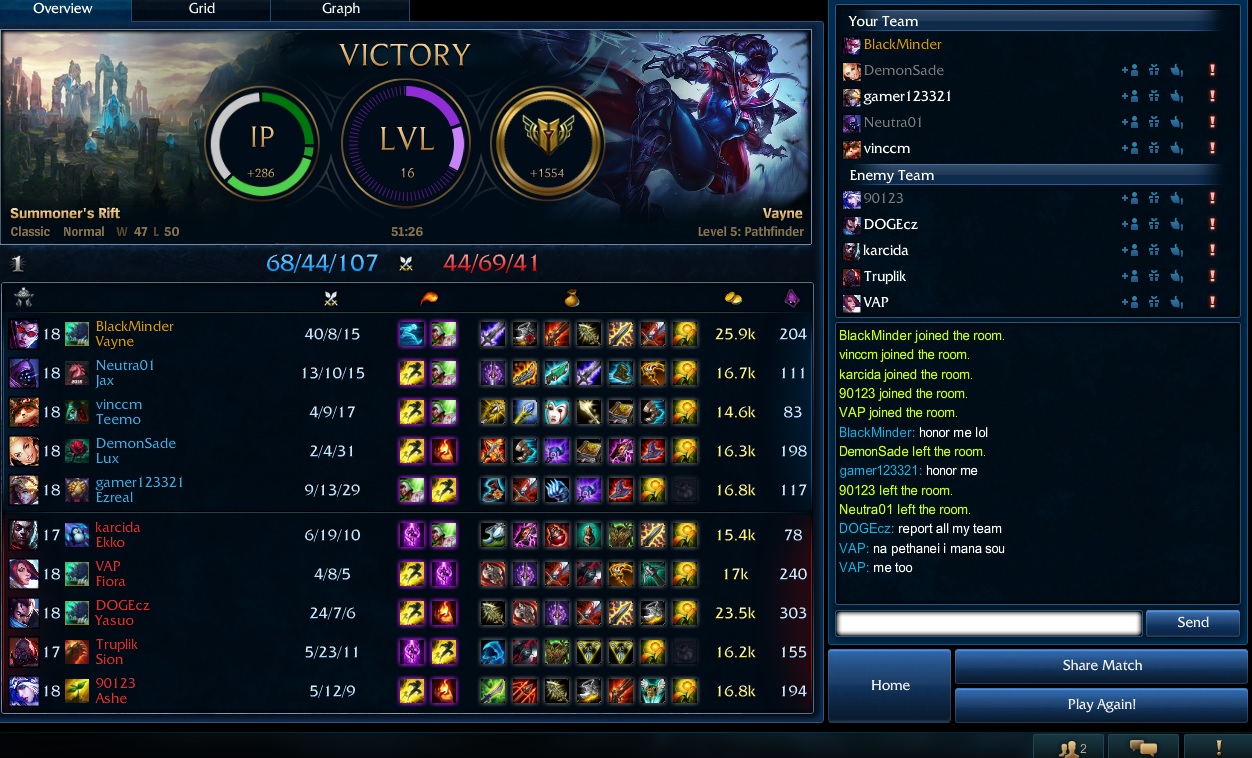Focus the chat text input box
Screen dimensions: 1252x758
988,623
